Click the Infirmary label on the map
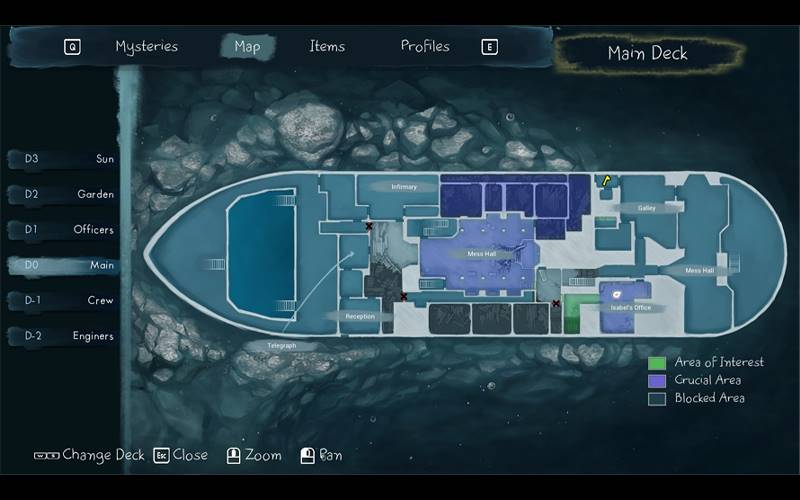Screen dimensions: 800x500 coord(404,187)
